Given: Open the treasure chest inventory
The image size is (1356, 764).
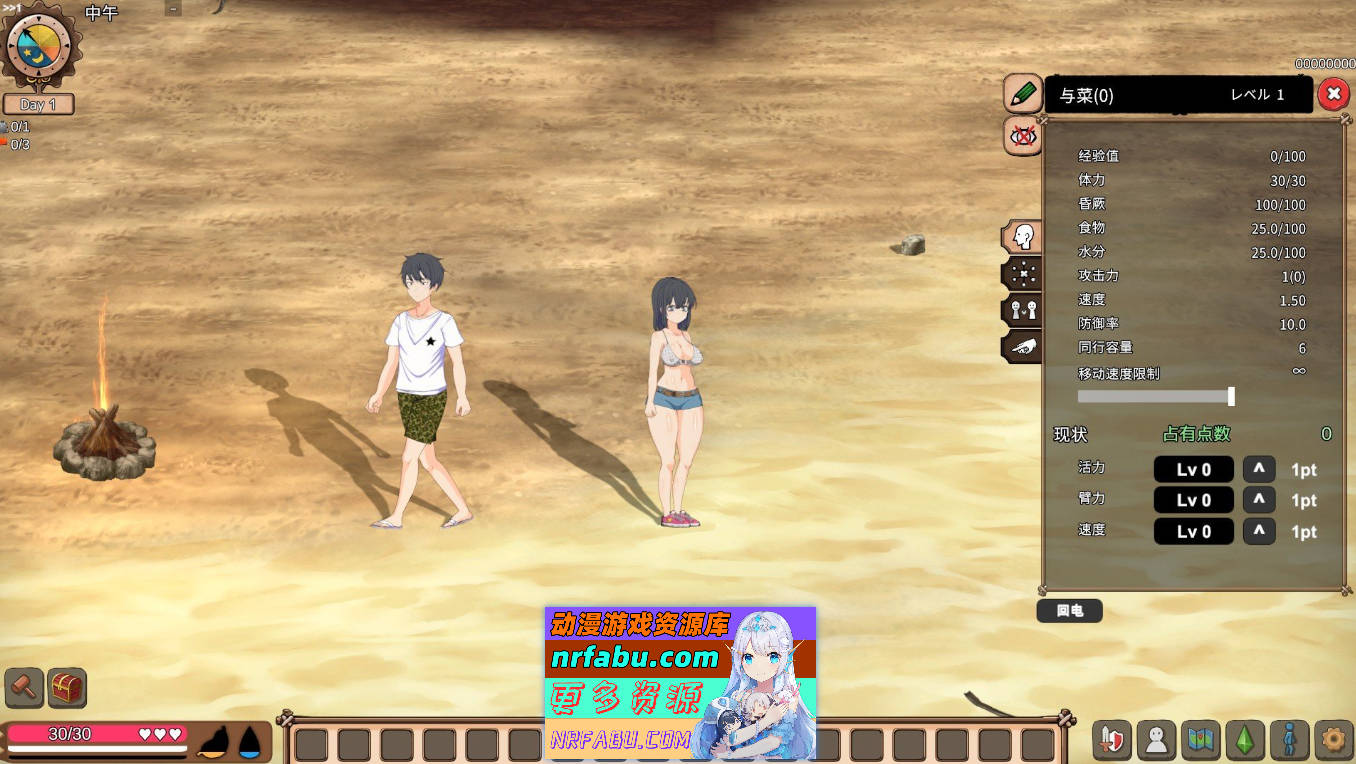Looking at the screenshot, I should pos(66,687).
